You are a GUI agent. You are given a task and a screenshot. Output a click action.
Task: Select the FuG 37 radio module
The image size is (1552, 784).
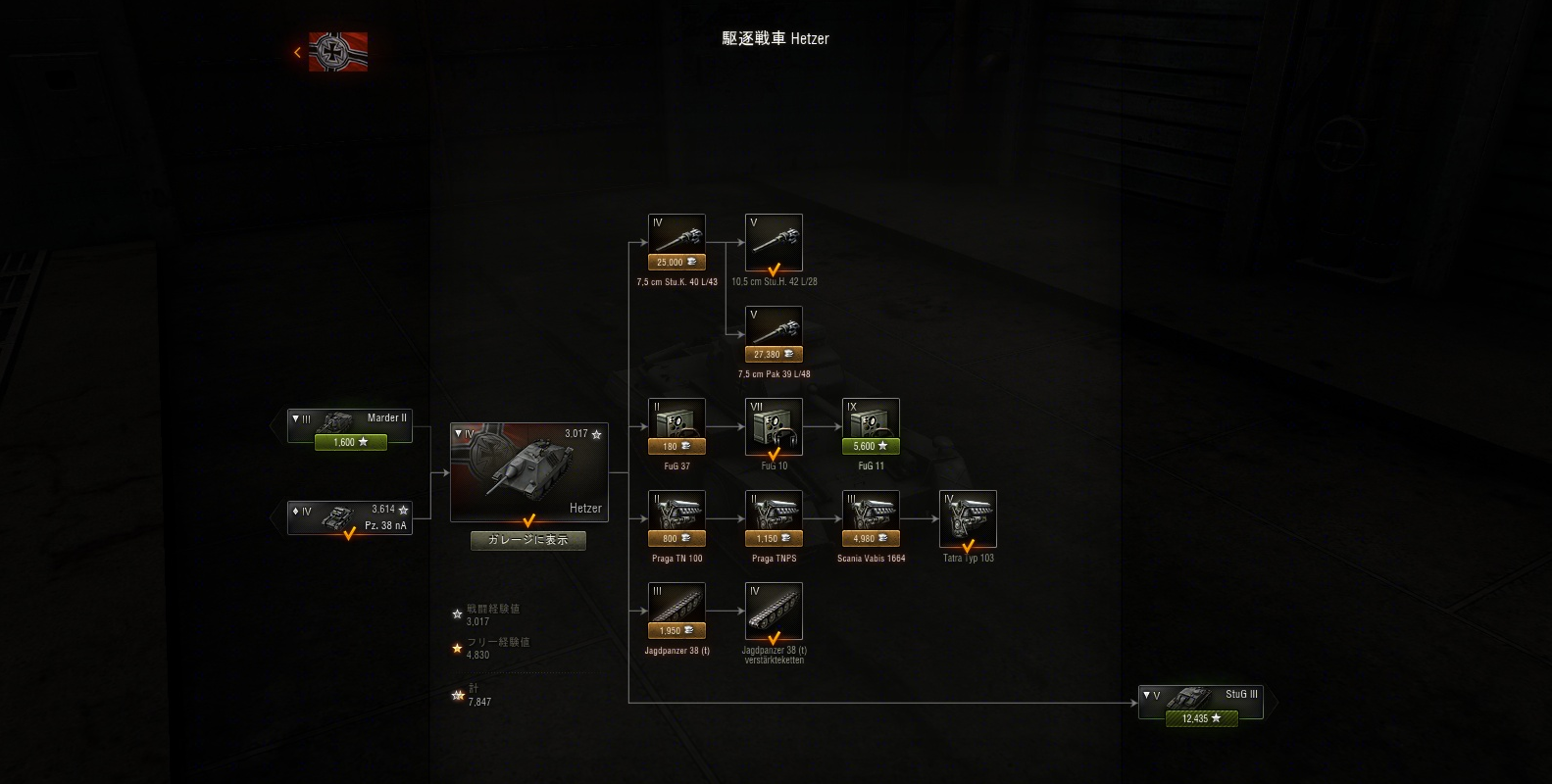[x=676, y=421]
